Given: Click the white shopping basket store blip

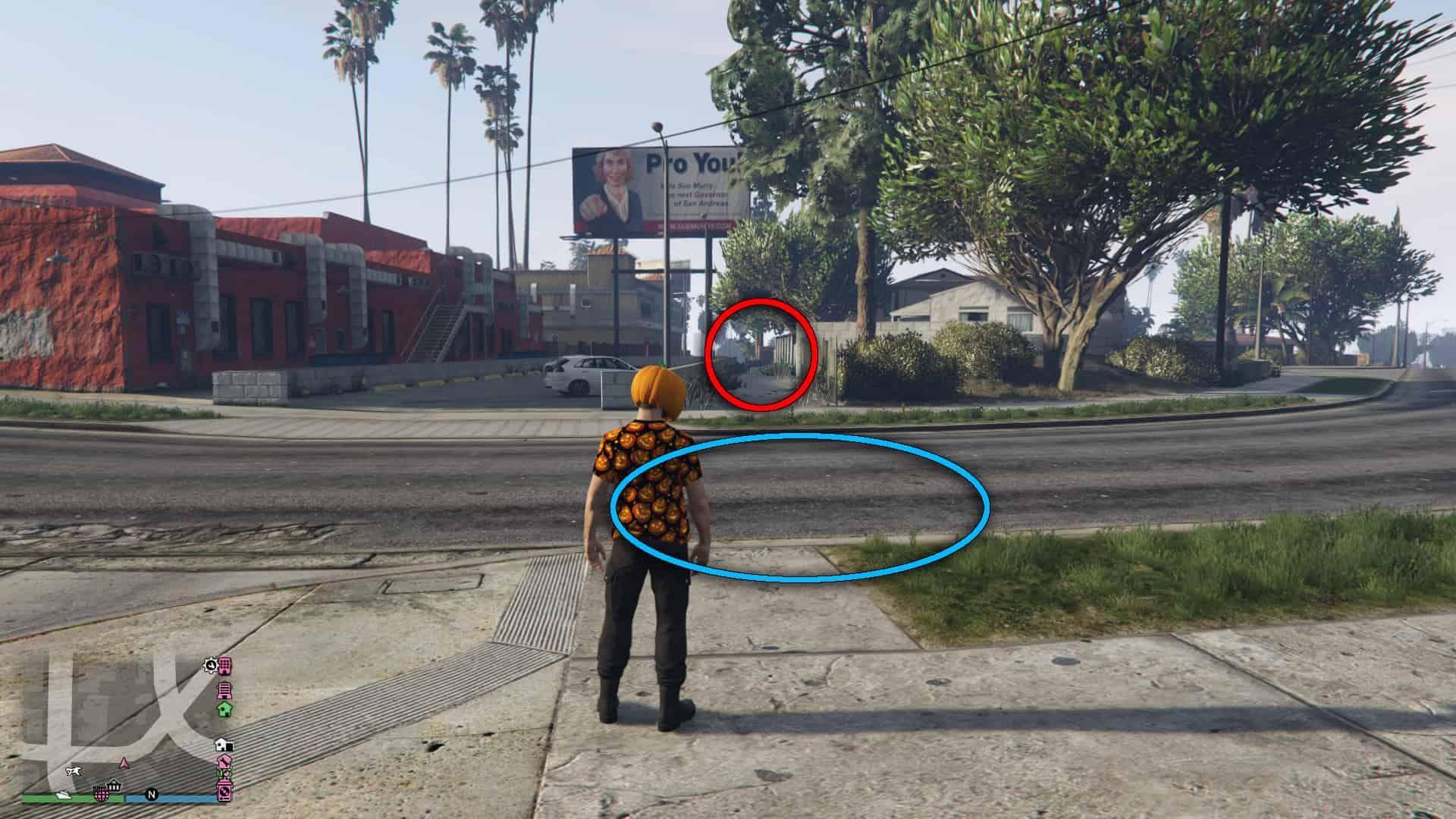Looking at the screenshot, I should [x=114, y=787].
